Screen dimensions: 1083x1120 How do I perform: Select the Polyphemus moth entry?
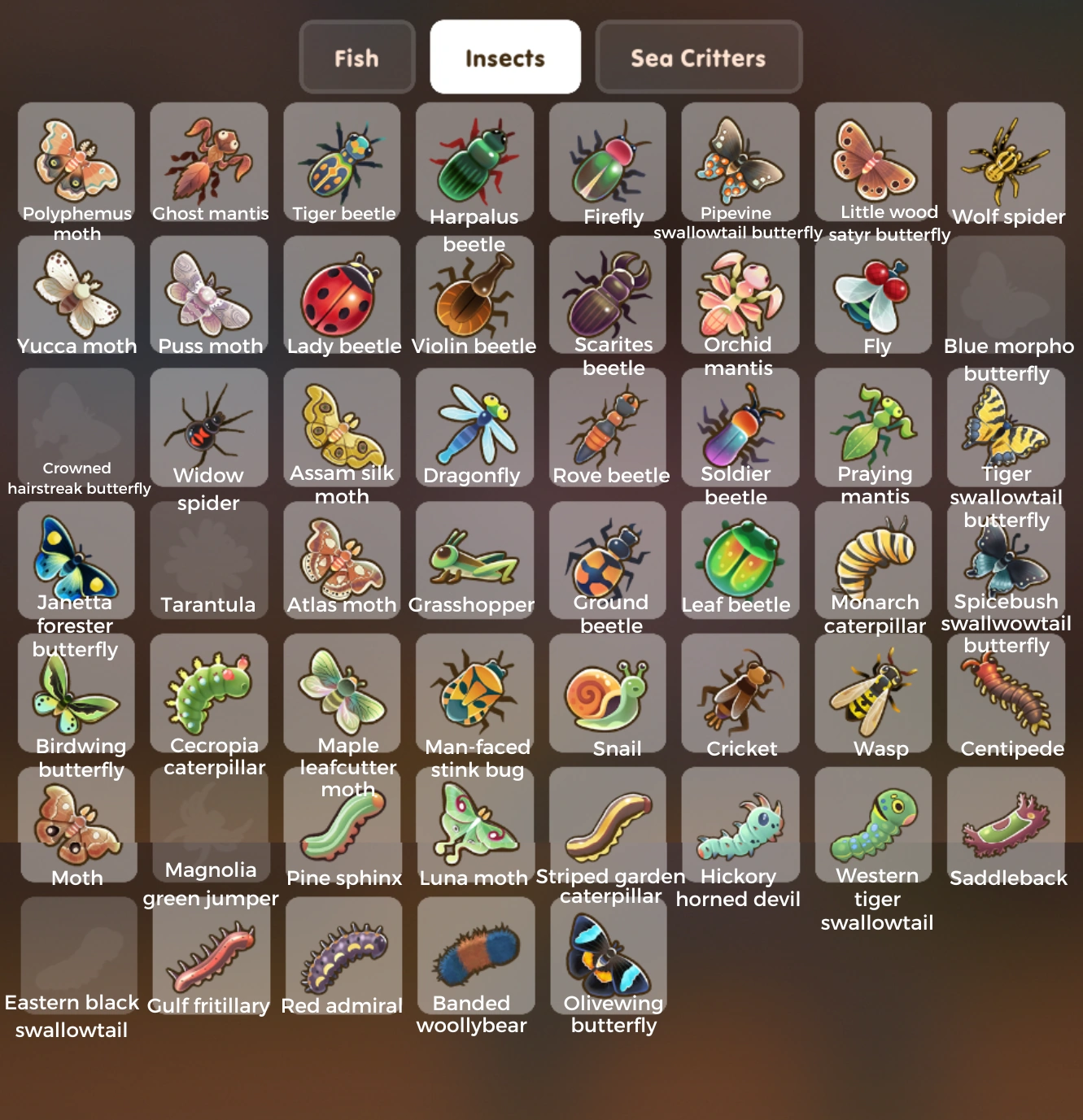pos(76,161)
